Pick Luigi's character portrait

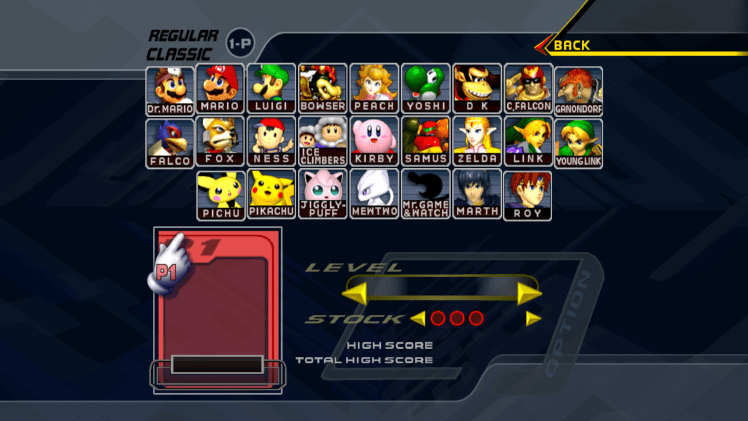(x=272, y=90)
